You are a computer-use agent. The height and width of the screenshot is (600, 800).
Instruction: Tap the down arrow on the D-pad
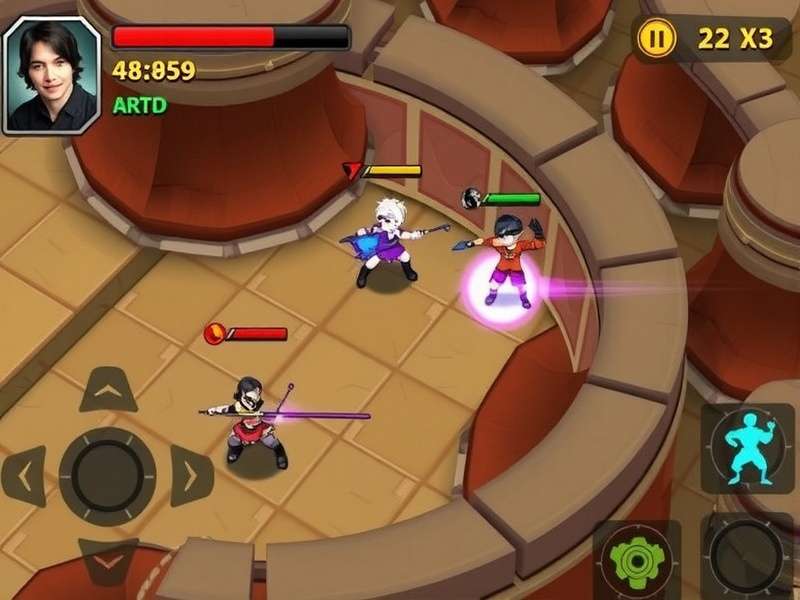tap(108, 560)
